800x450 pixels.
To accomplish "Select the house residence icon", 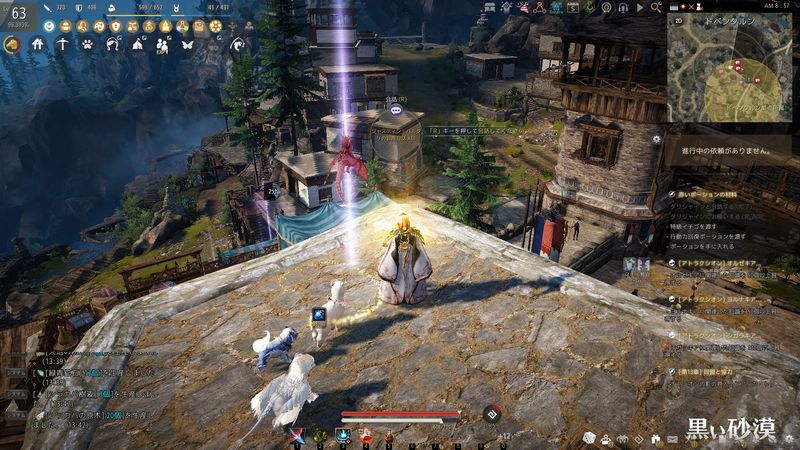I will 38,44.
